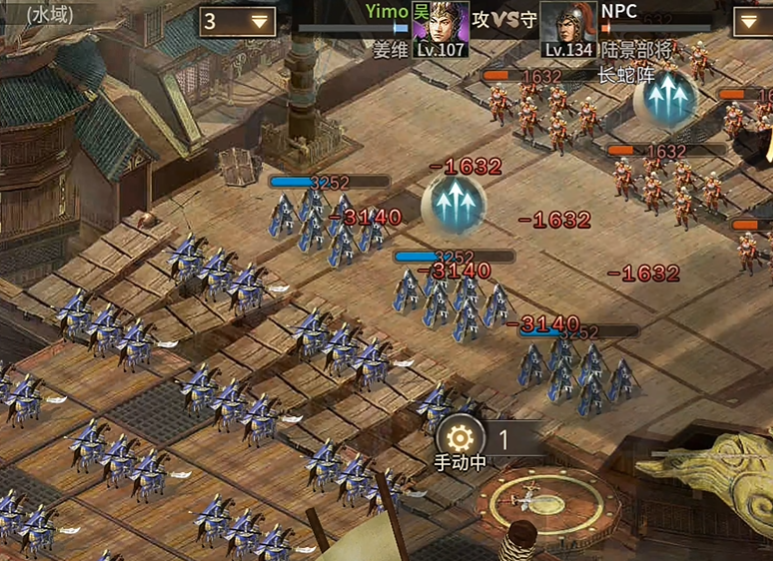Select defender general 陆景部将 portrait

568,22
